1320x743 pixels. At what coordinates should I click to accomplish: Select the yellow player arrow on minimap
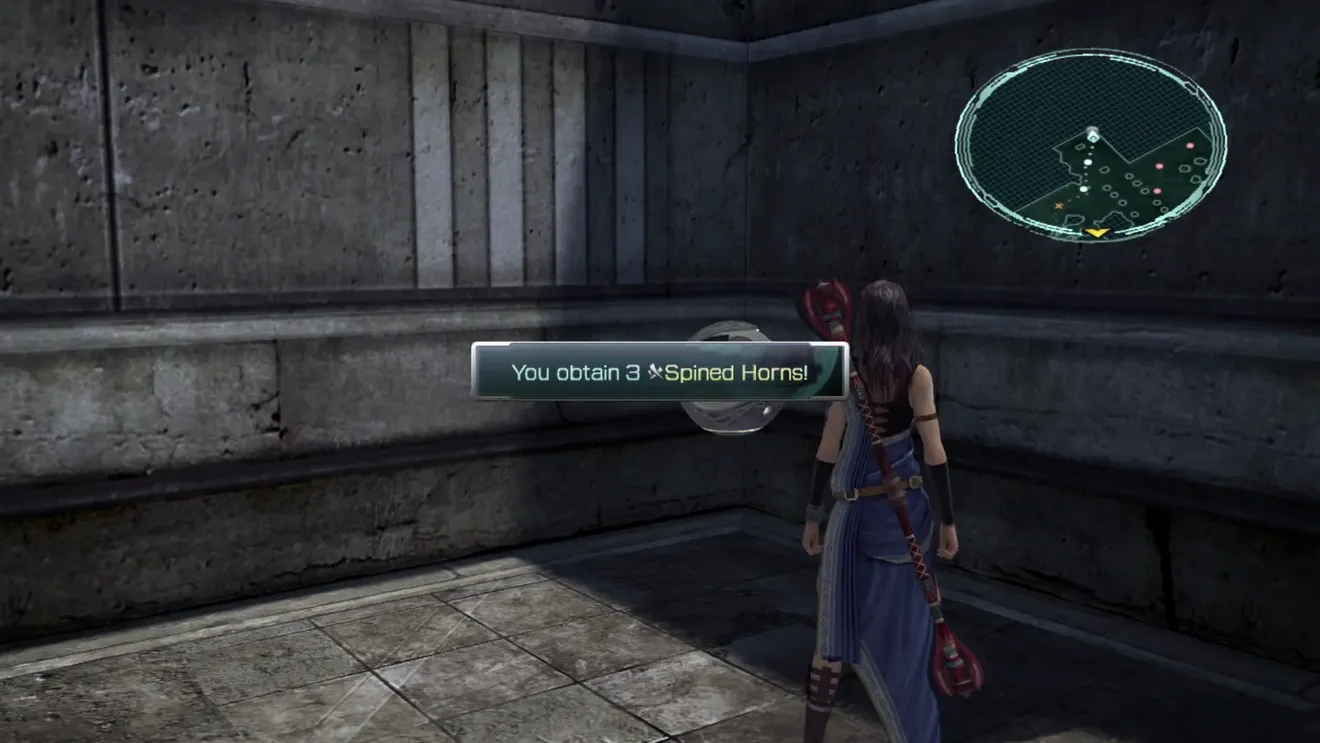click(x=1097, y=233)
